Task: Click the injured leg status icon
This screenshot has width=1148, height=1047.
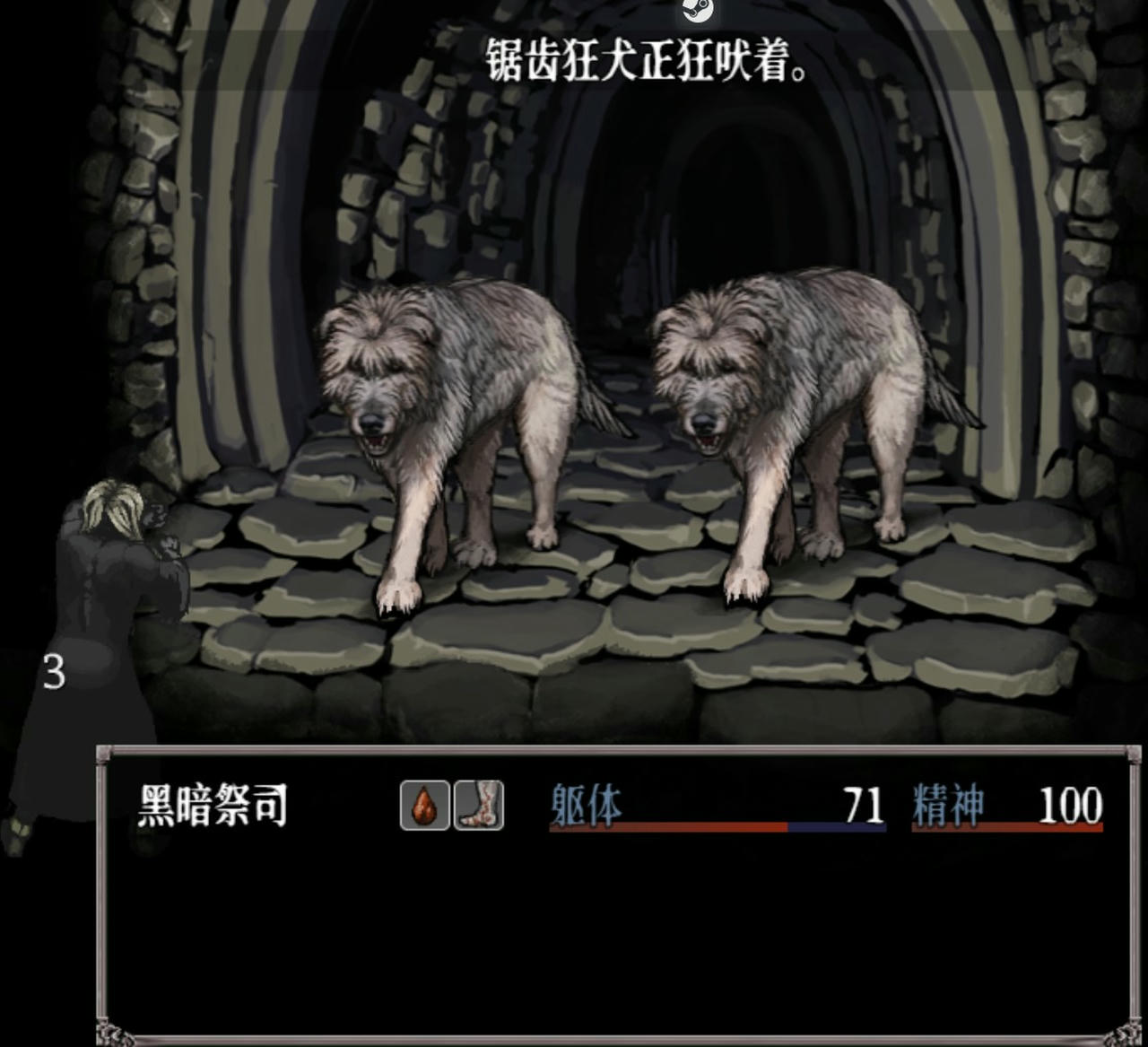Action: pyautogui.click(x=479, y=806)
